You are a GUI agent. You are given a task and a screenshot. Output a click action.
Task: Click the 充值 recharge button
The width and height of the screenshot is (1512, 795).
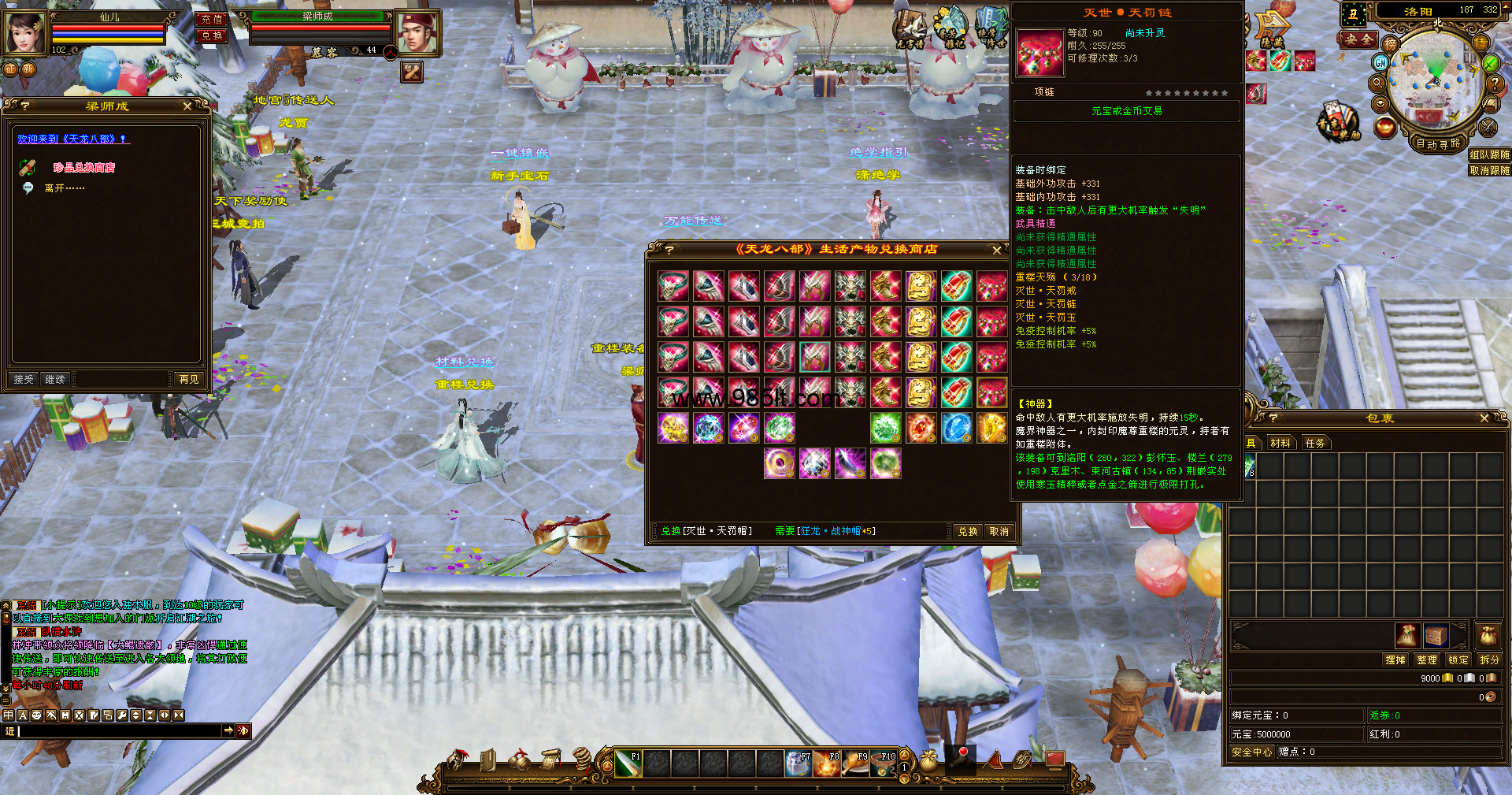[x=211, y=20]
